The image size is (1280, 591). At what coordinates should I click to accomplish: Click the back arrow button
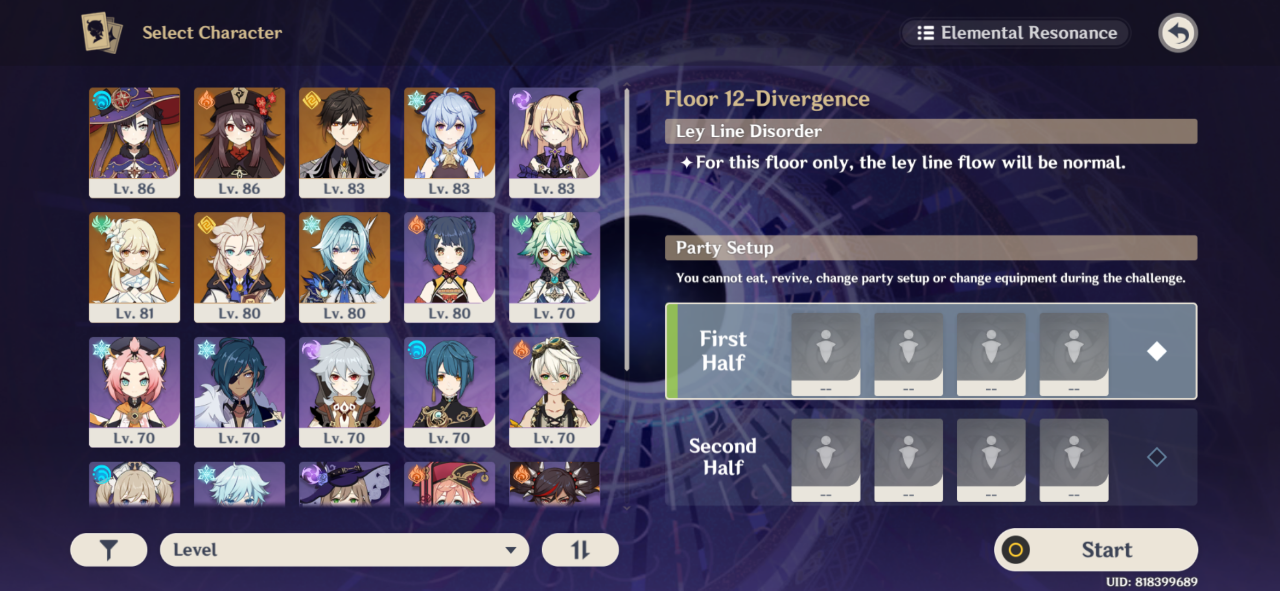[x=1178, y=33]
